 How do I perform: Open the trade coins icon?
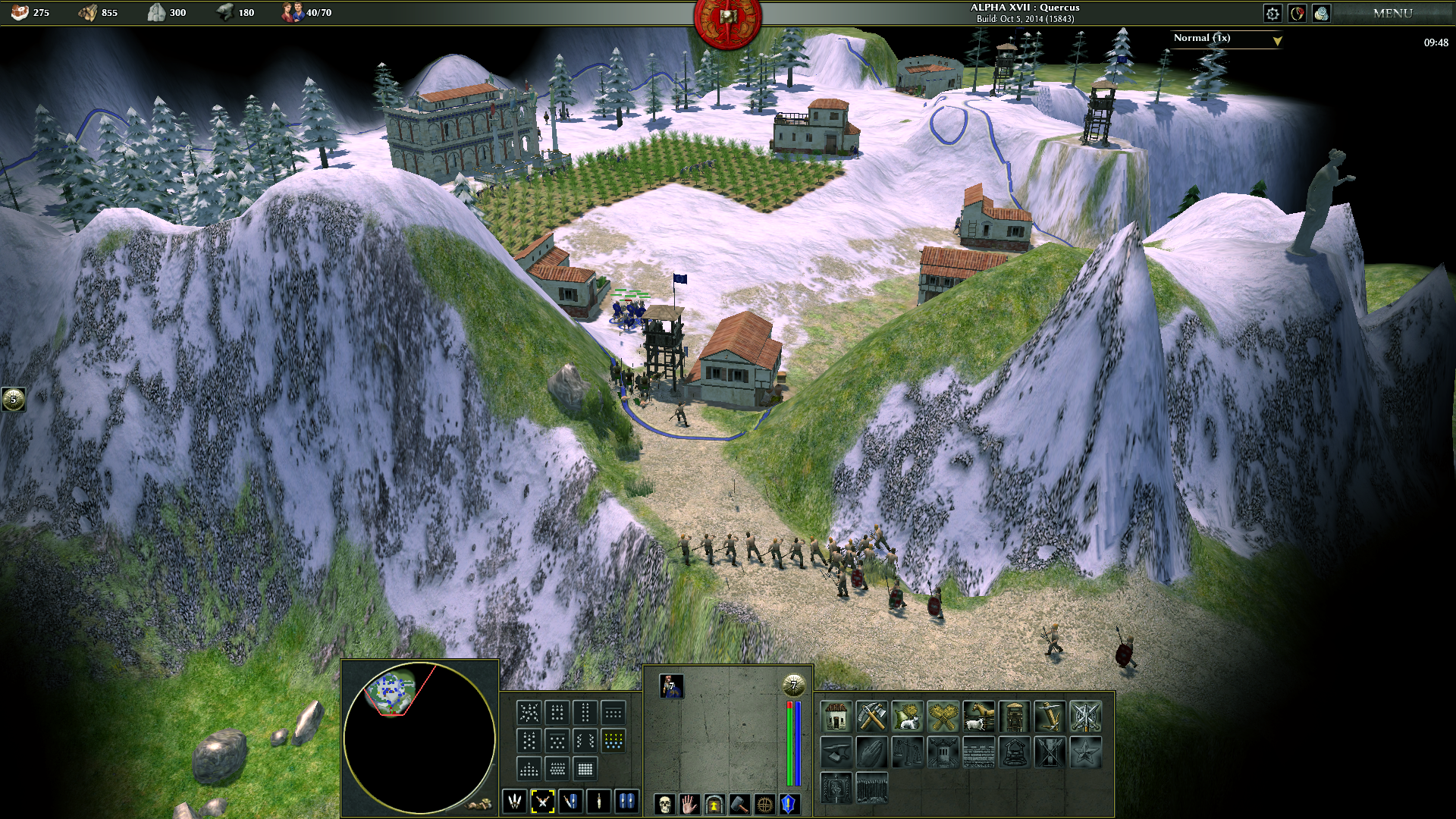coord(1322,13)
